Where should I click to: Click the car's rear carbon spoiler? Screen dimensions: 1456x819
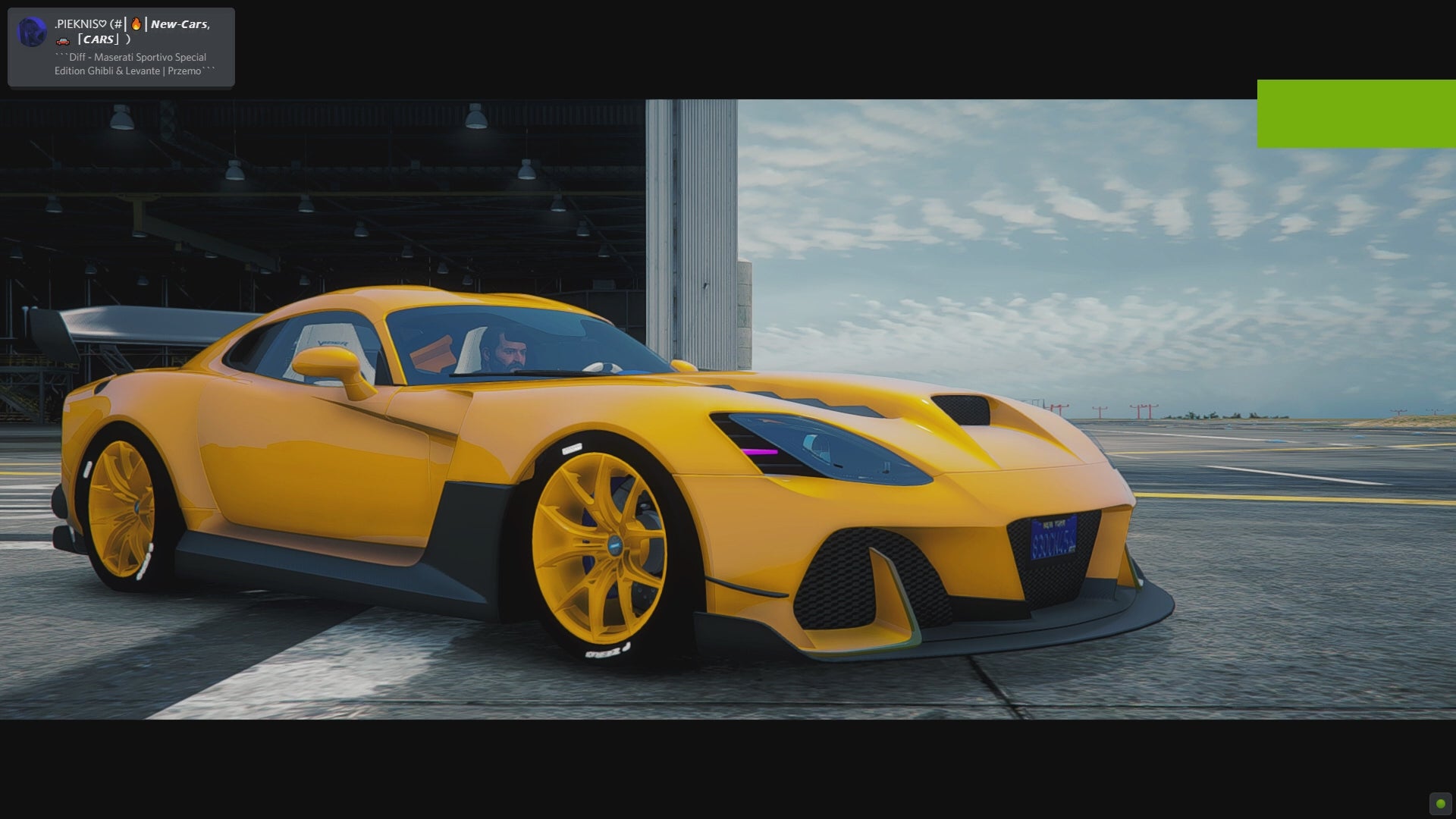(x=121, y=326)
